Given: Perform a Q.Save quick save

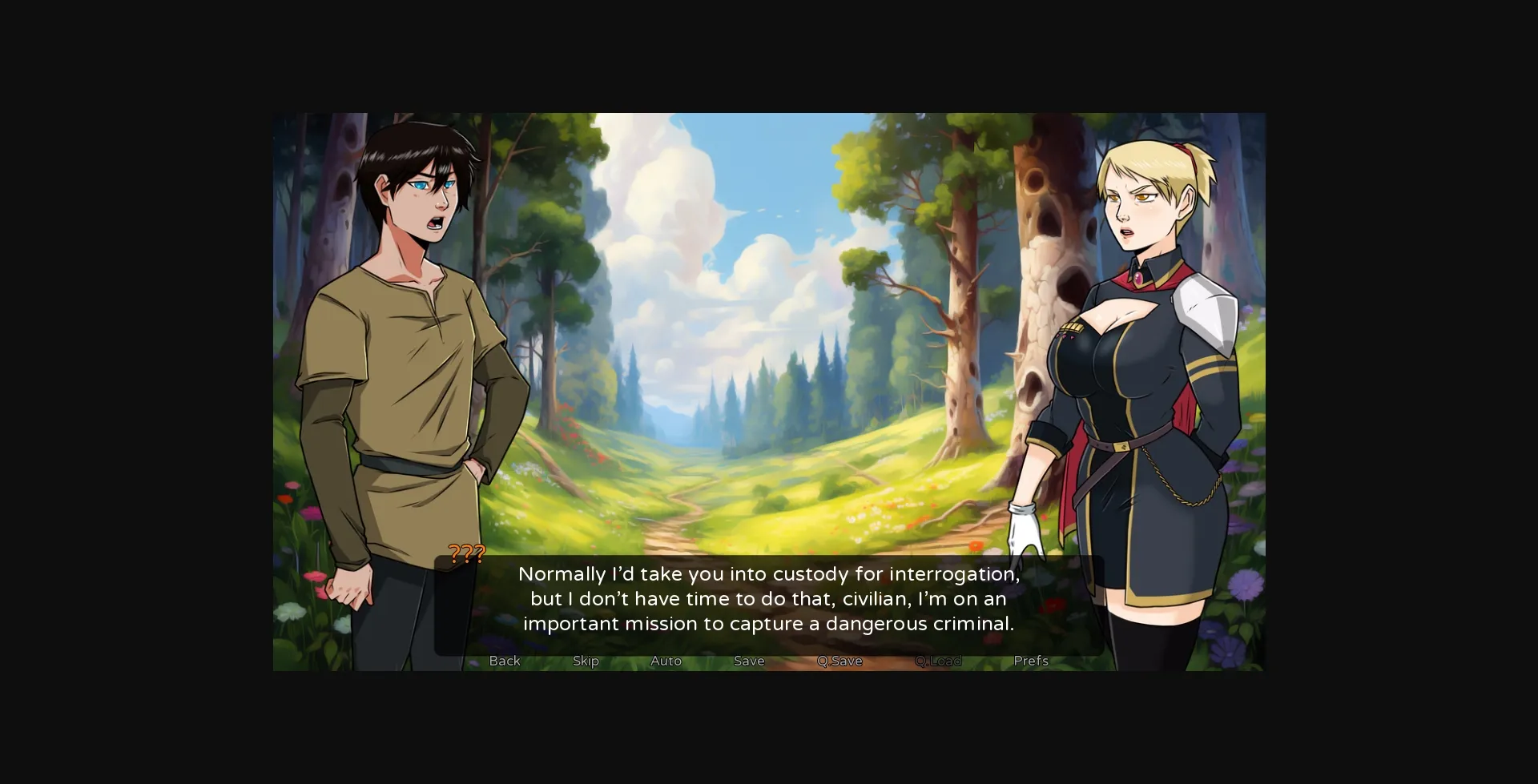Looking at the screenshot, I should coord(839,661).
